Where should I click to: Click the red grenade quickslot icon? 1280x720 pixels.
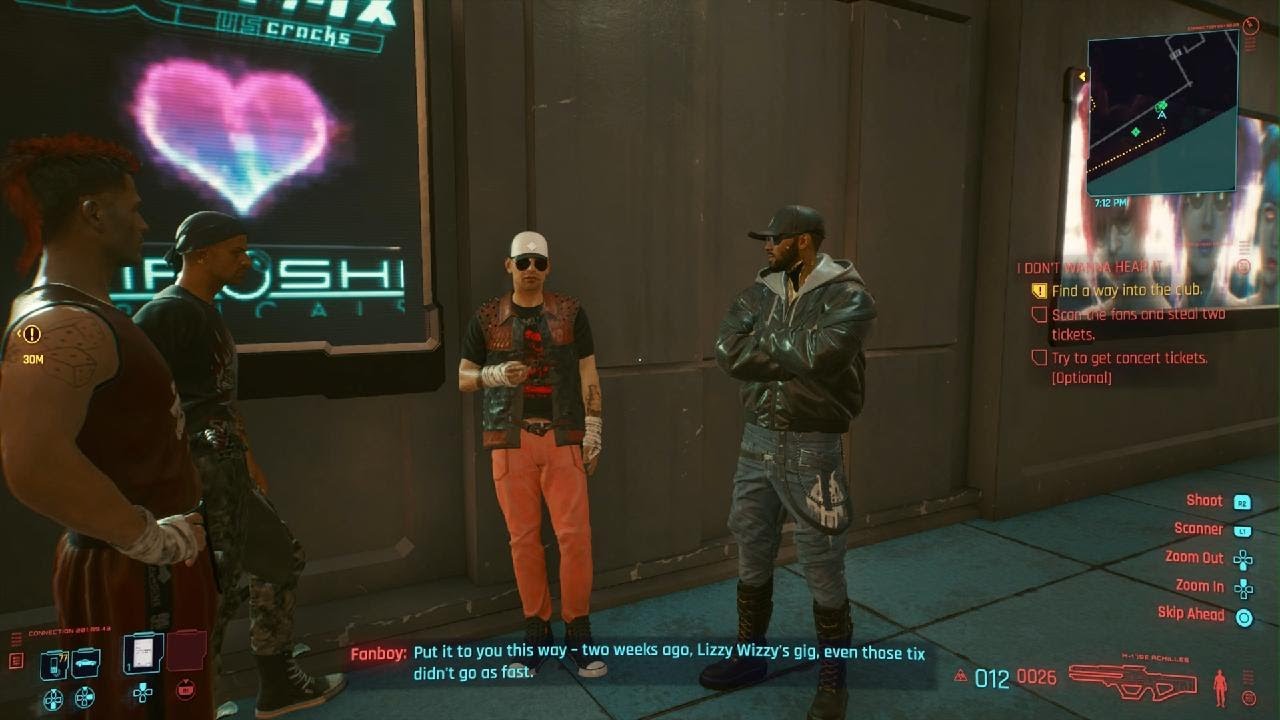coord(185,691)
